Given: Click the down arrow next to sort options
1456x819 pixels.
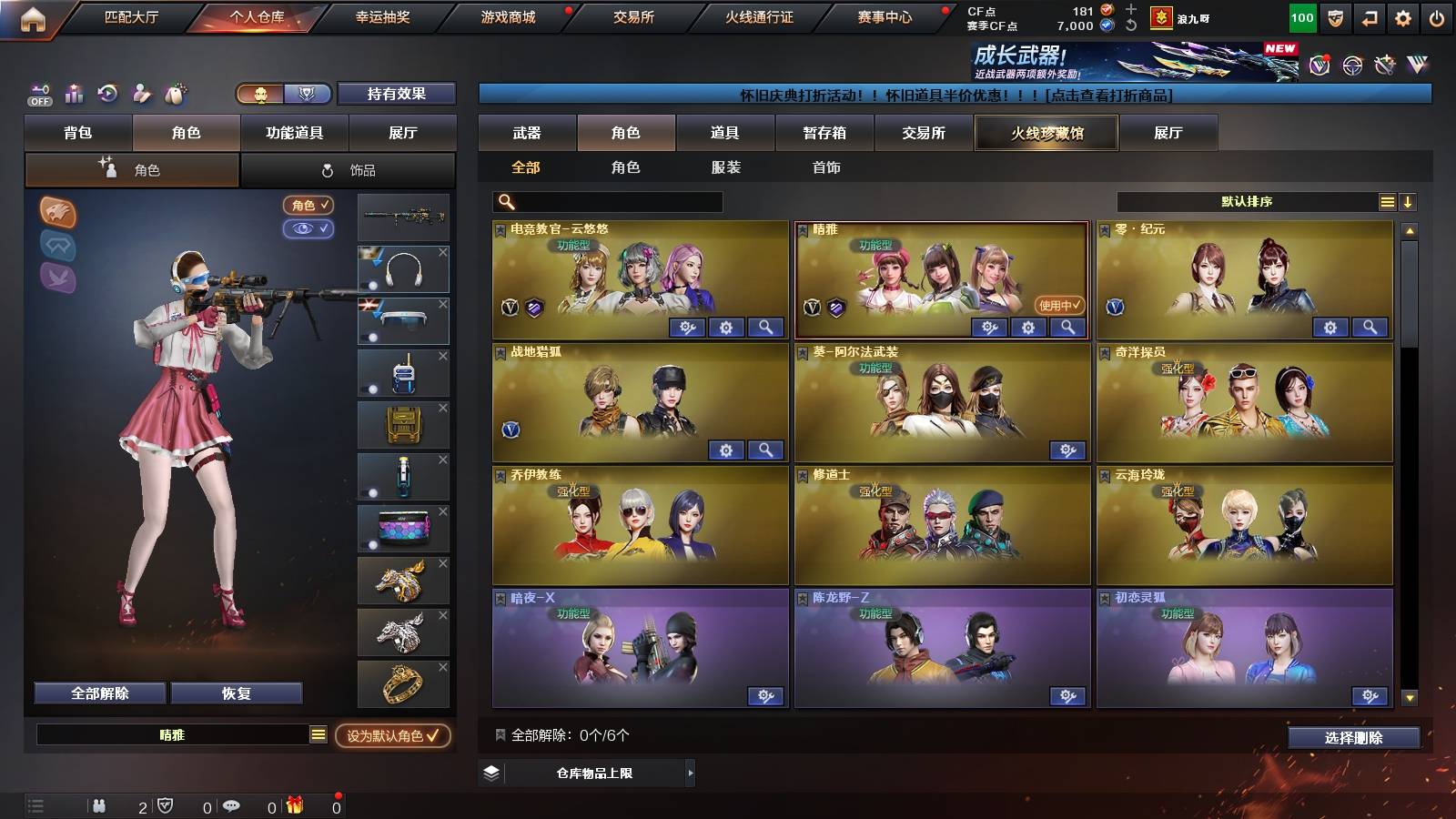Looking at the screenshot, I should click(x=1408, y=201).
